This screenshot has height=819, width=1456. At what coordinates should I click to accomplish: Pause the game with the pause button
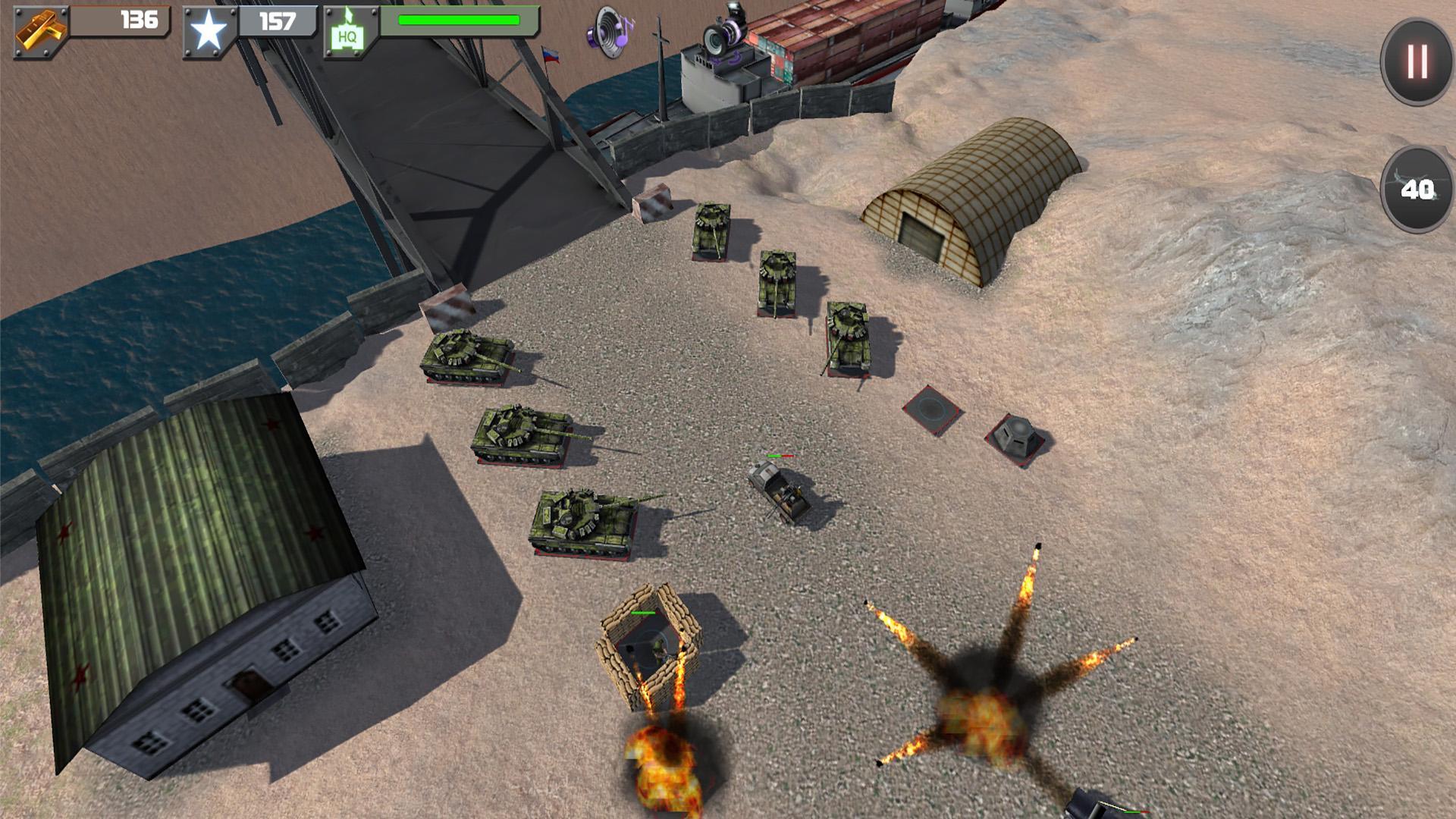pos(1417,61)
